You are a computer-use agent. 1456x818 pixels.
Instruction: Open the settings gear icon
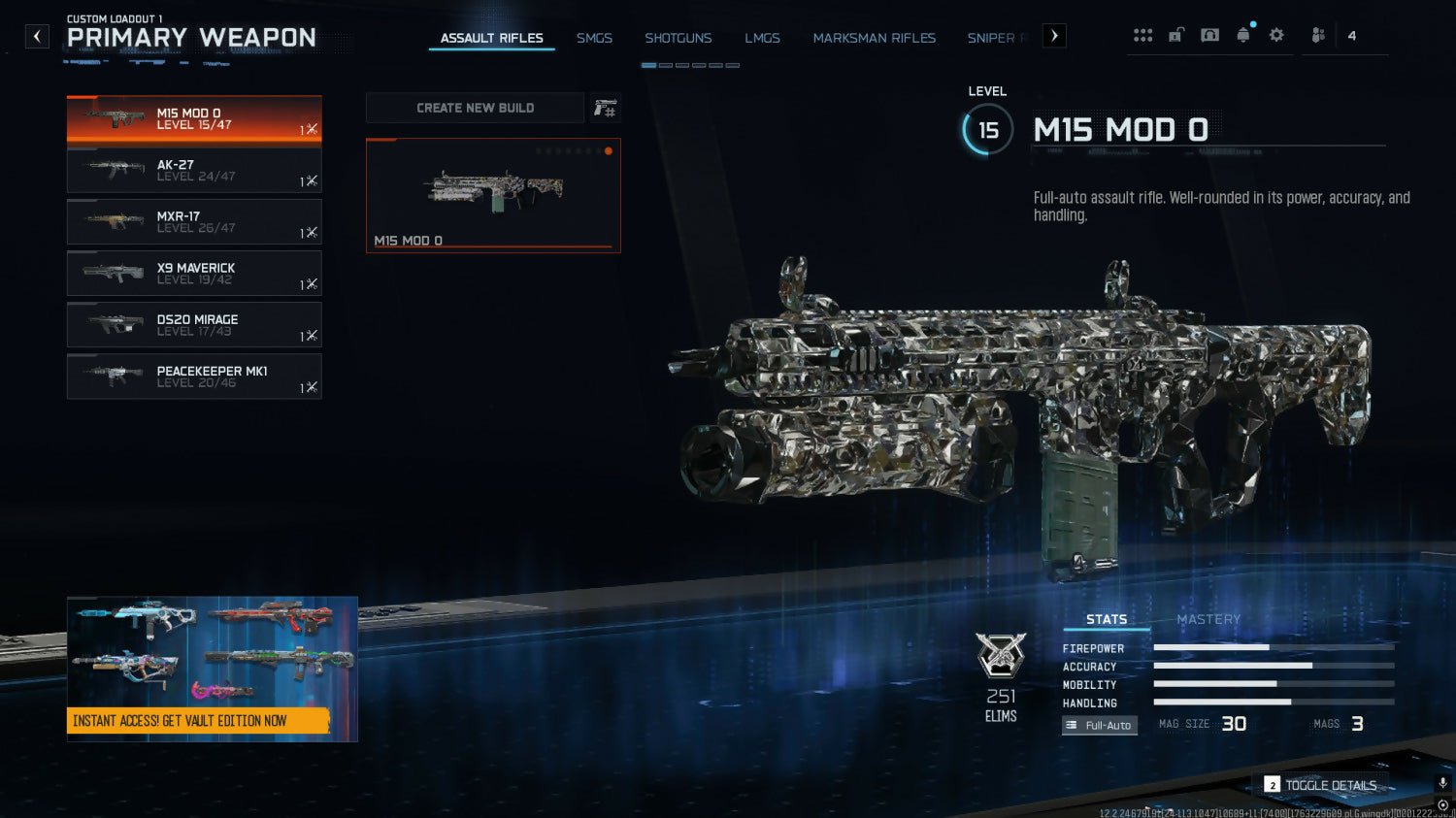pyautogui.click(x=1276, y=36)
